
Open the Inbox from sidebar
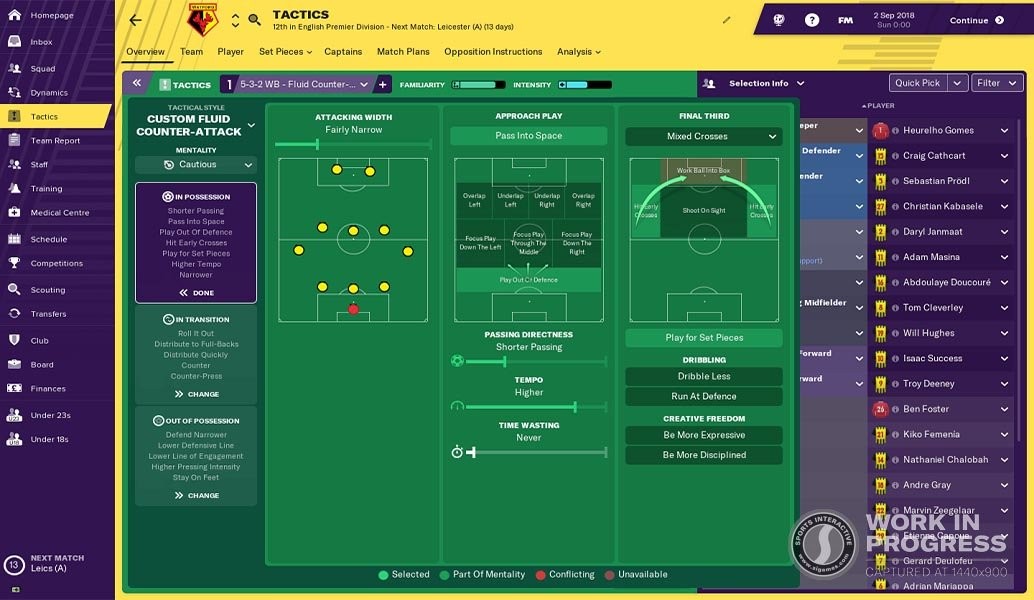41,42
